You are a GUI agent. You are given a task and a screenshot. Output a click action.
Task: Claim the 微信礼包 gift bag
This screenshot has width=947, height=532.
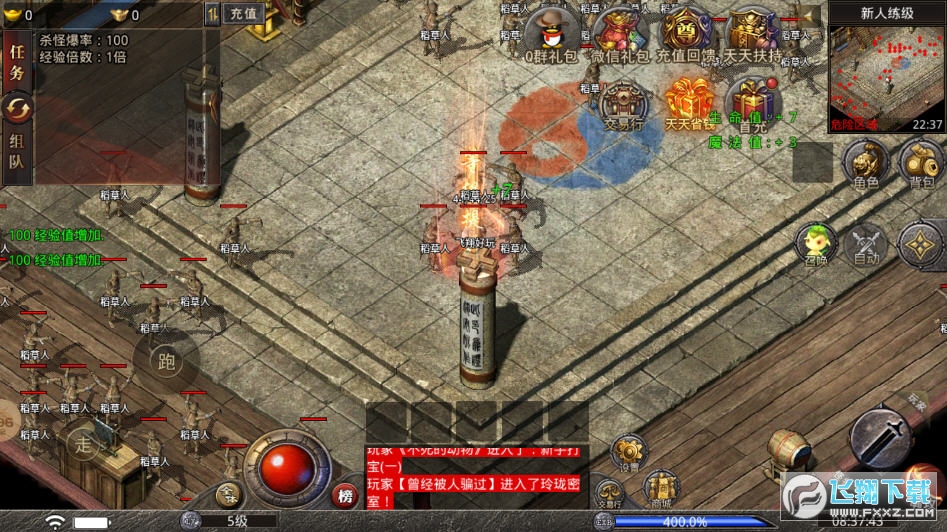tap(620, 33)
